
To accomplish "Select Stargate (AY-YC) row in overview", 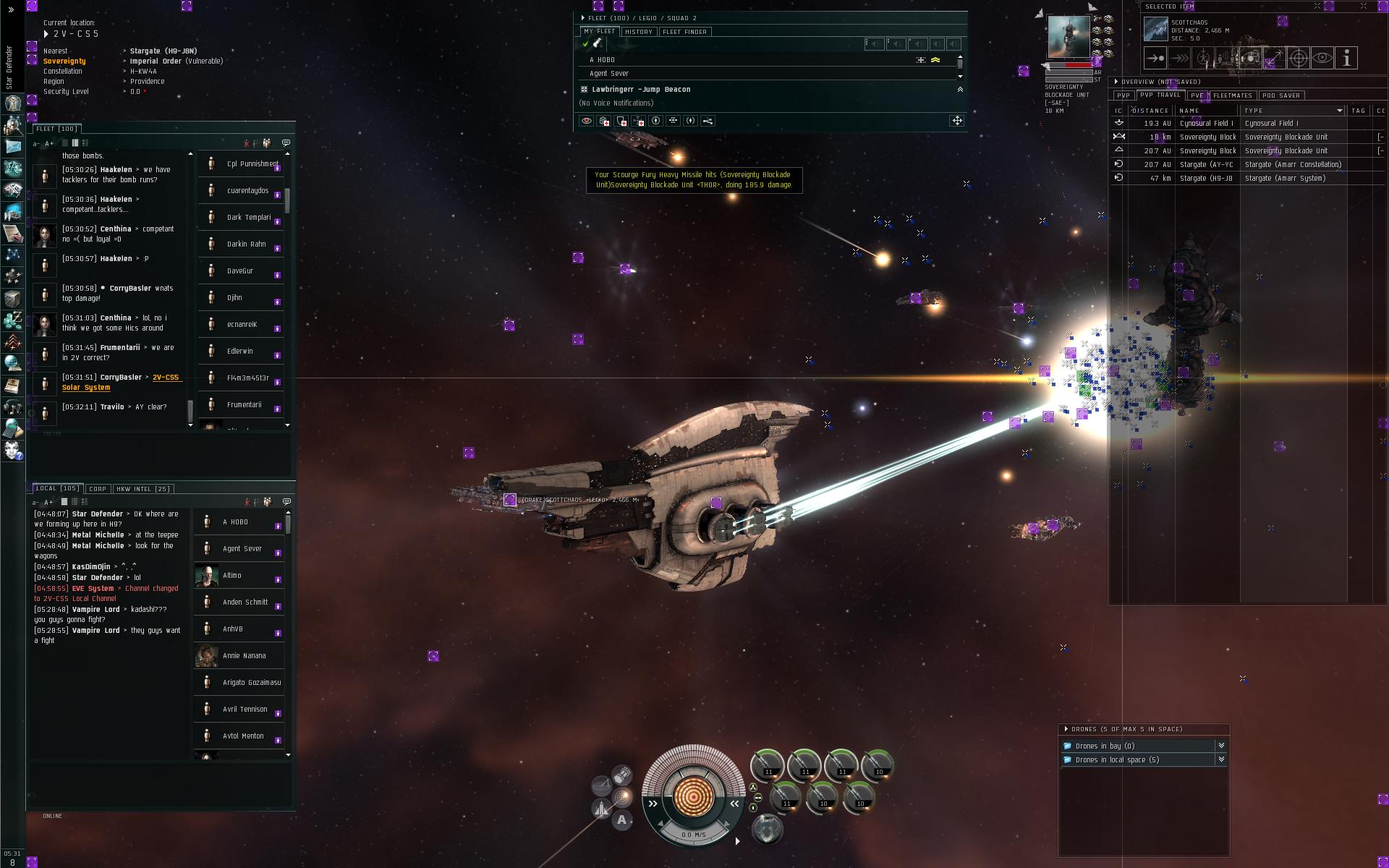I will tap(1206, 165).
